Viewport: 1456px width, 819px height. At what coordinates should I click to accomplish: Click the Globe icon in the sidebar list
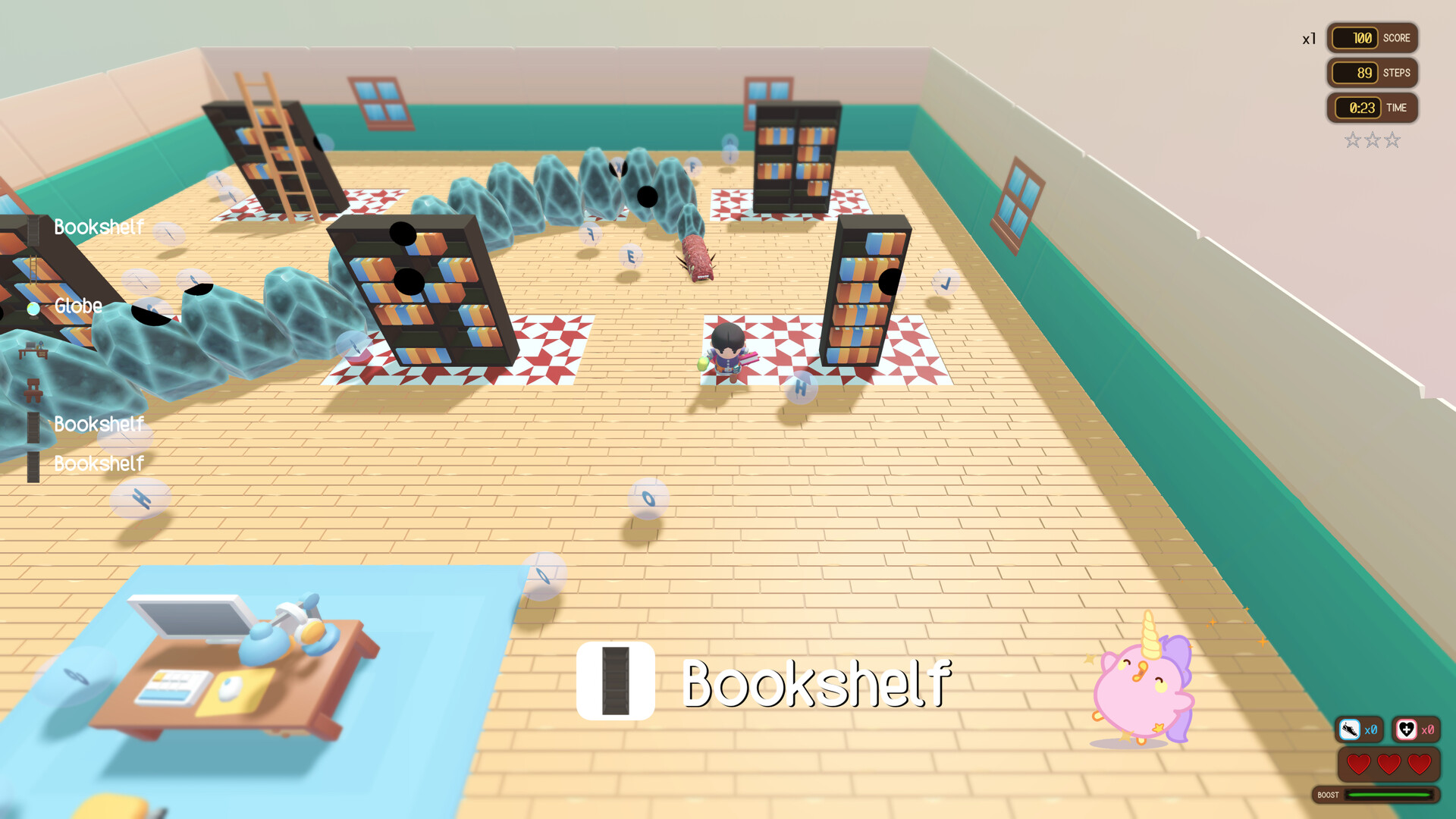click(x=33, y=309)
